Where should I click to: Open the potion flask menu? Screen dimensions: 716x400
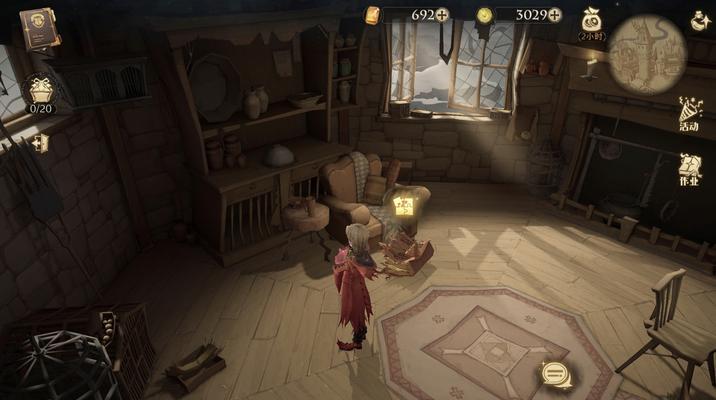tap(700, 20)
